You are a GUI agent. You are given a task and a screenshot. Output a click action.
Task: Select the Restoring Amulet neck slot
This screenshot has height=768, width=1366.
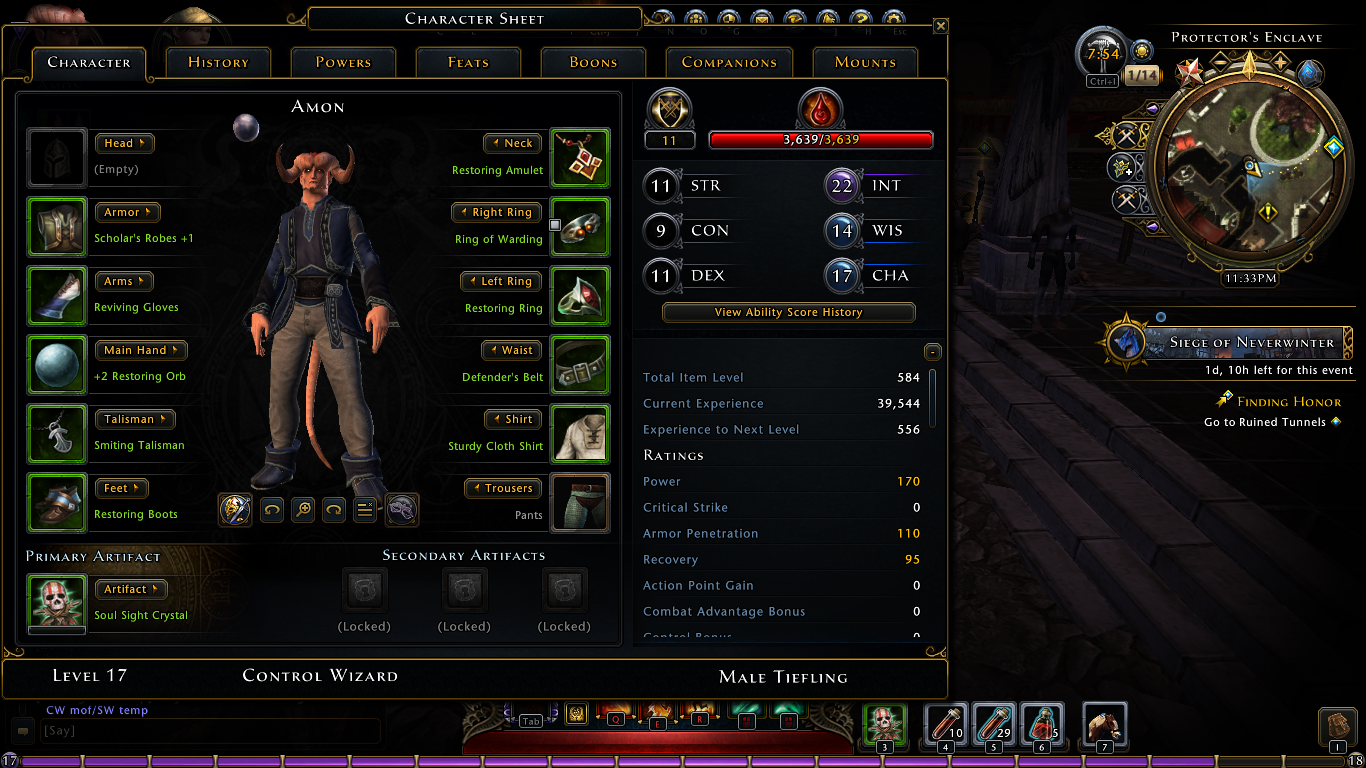pos(580,158)
